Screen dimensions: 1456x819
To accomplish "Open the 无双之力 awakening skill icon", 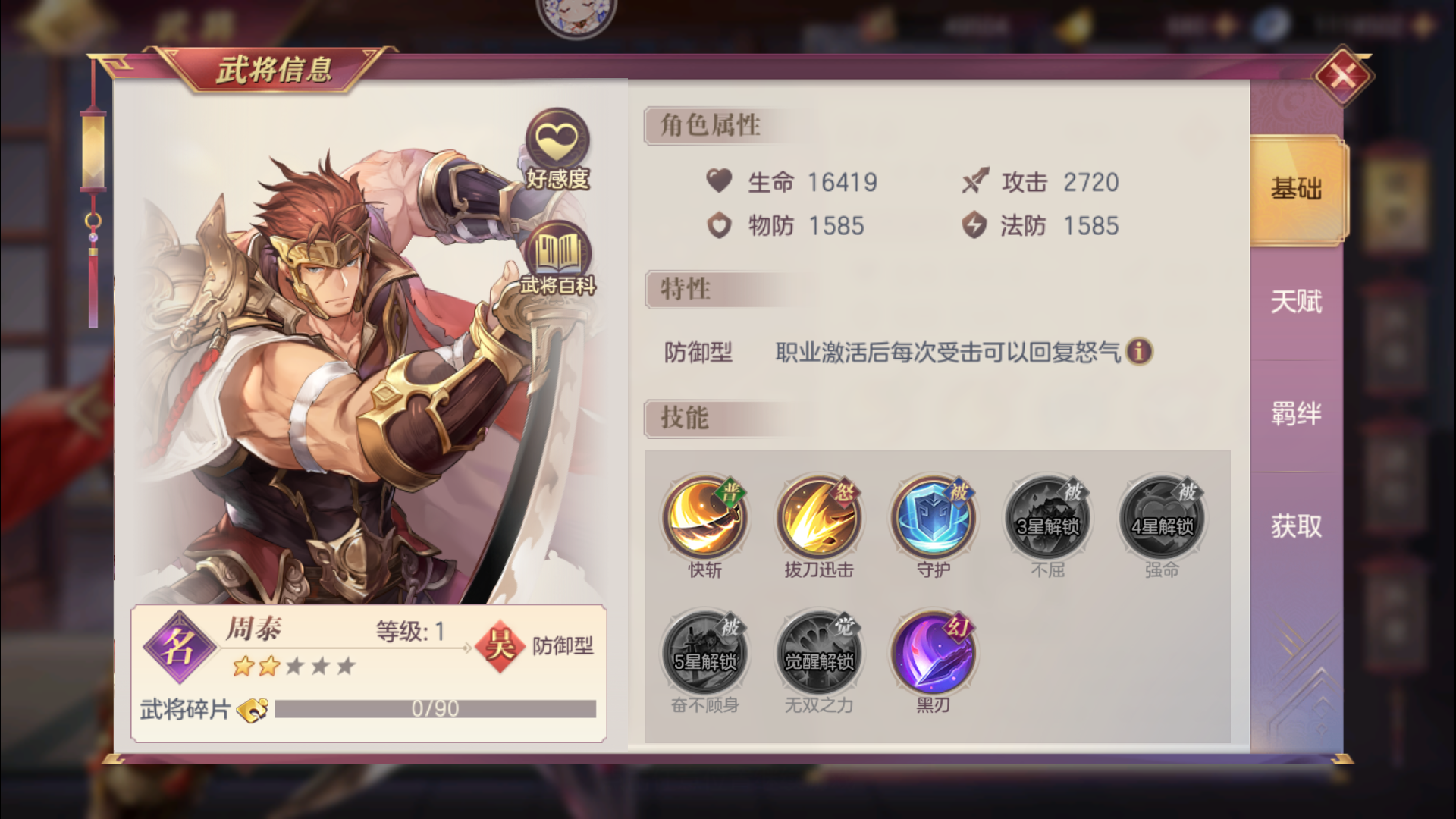I will click(x=818, y=651).
